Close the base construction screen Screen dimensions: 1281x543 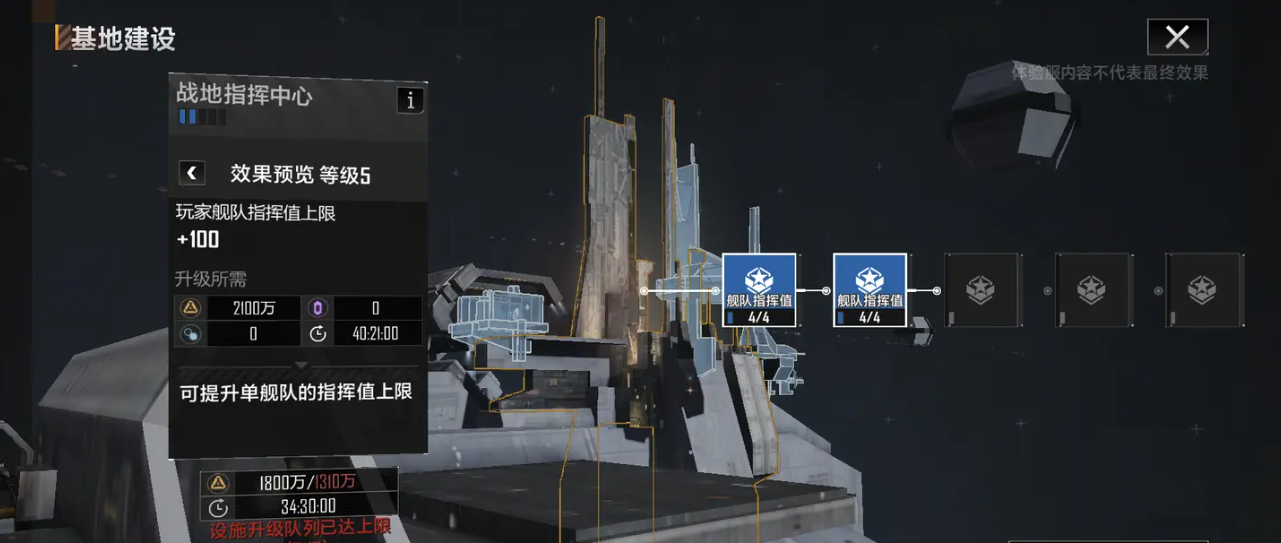(1177, 38)
